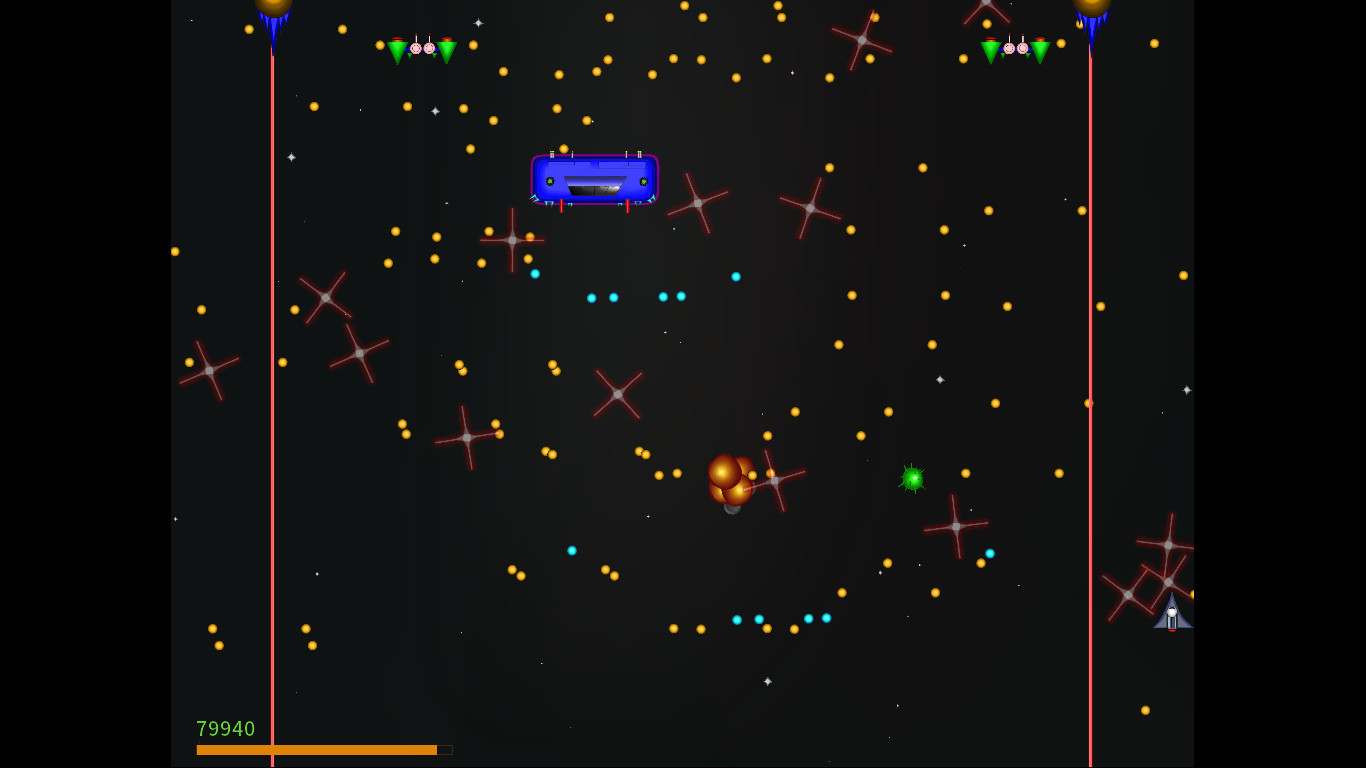1366x768 pixels.
Task: Target the green spiky mine enemy
Action: coord(913,479)
